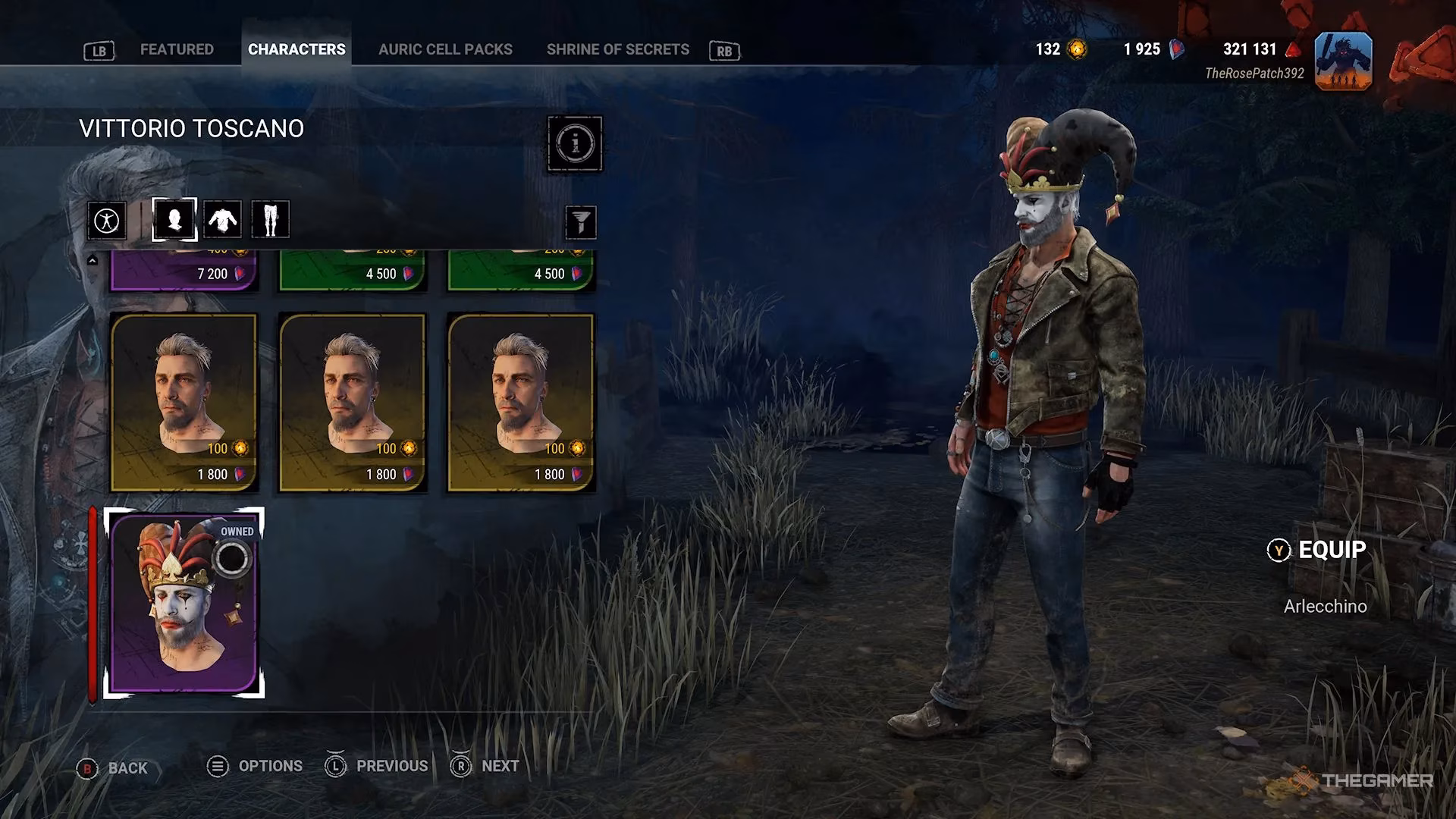Equip the Arlecchino cosmetic
This screenshot has height=819, width=1456.
pyautogui.click(x=1318, y=550)
